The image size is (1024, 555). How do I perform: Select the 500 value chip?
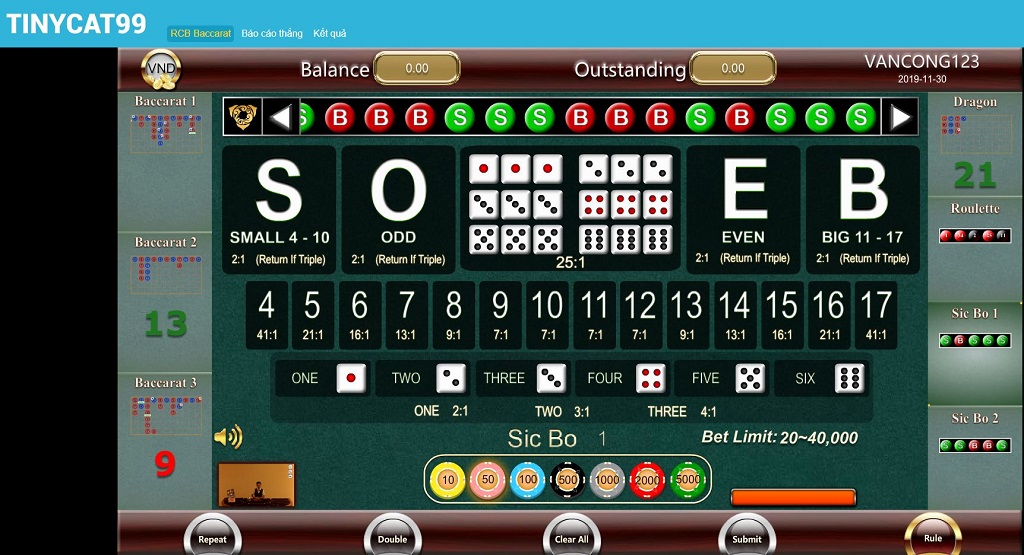click(567, 480)
